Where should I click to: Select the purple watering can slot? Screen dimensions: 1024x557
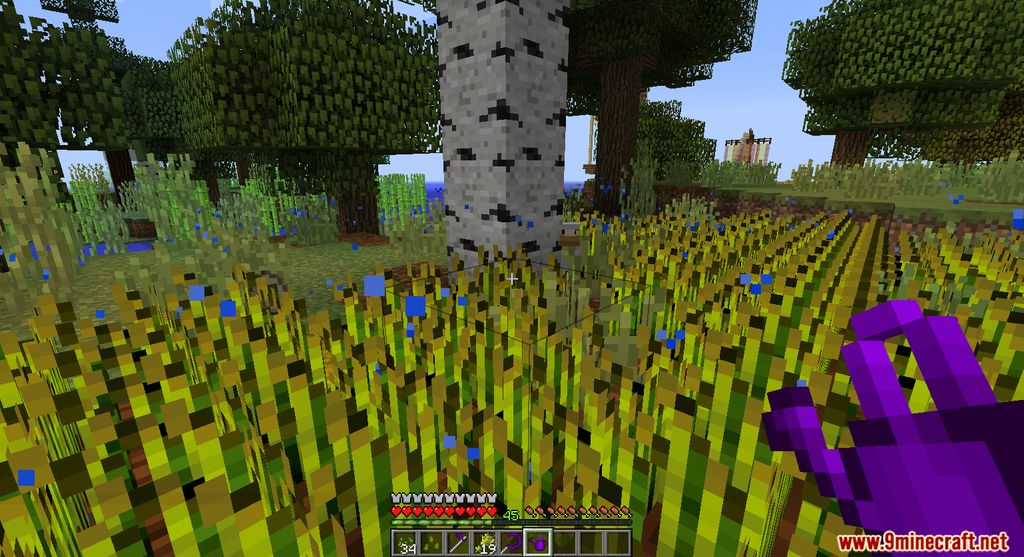(x=538, y=542)
